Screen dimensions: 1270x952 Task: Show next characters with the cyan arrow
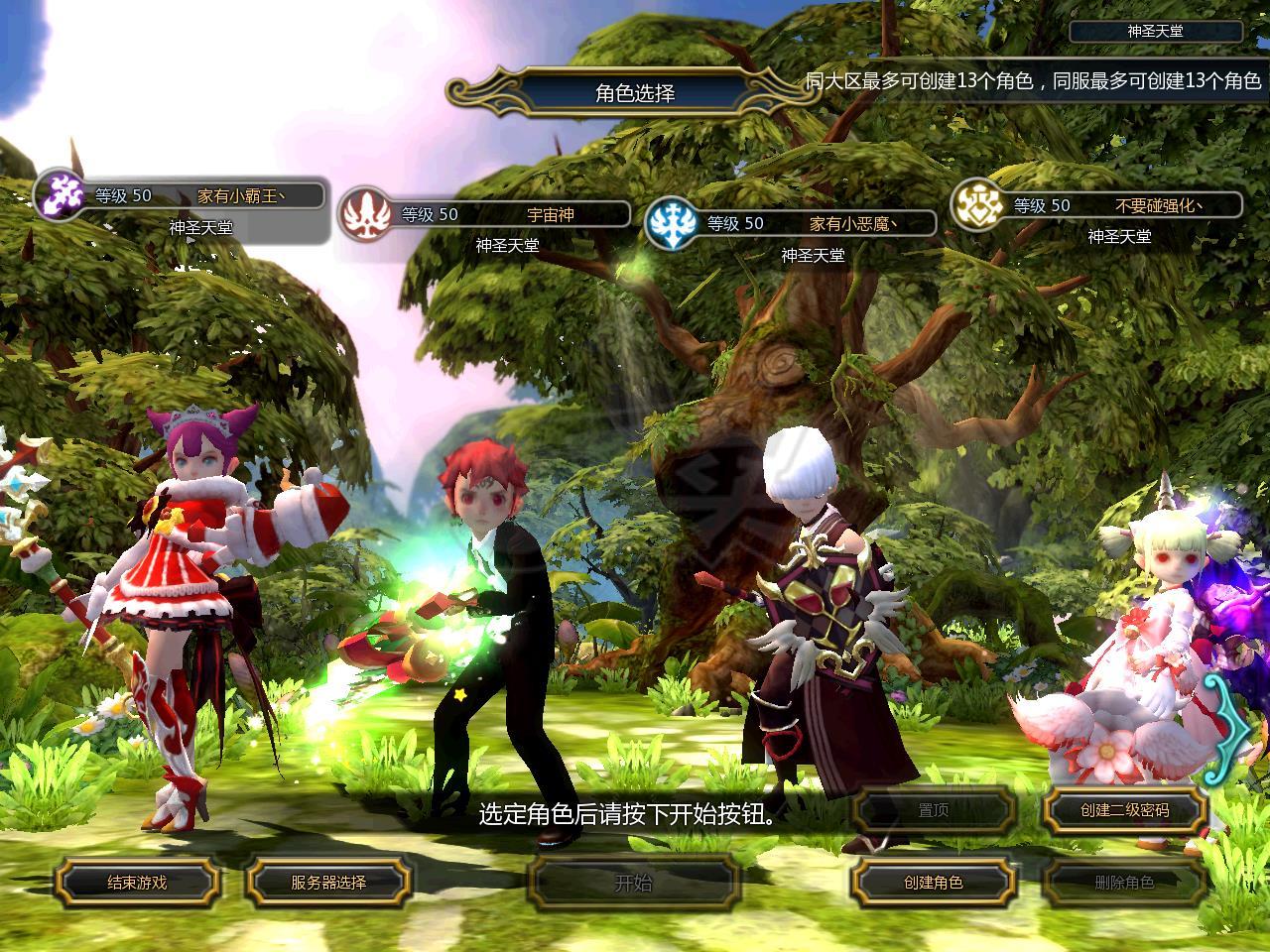[1233, 733]
